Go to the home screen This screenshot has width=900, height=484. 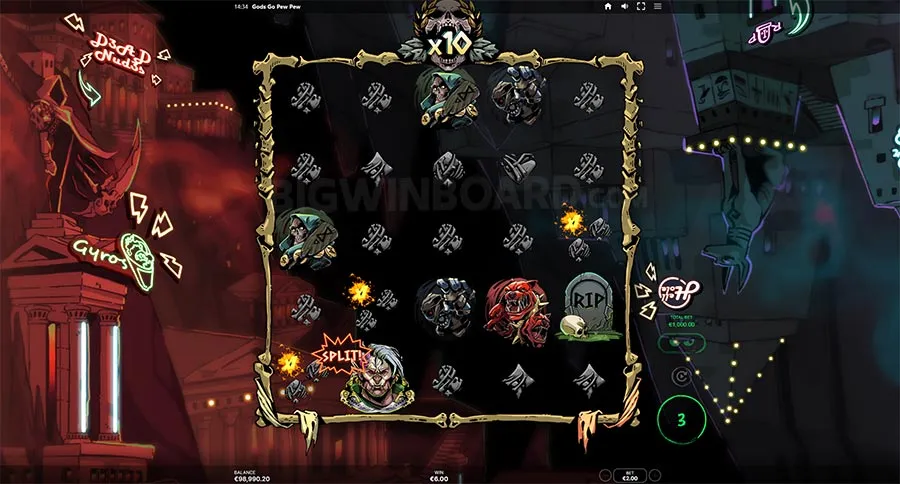608,6
